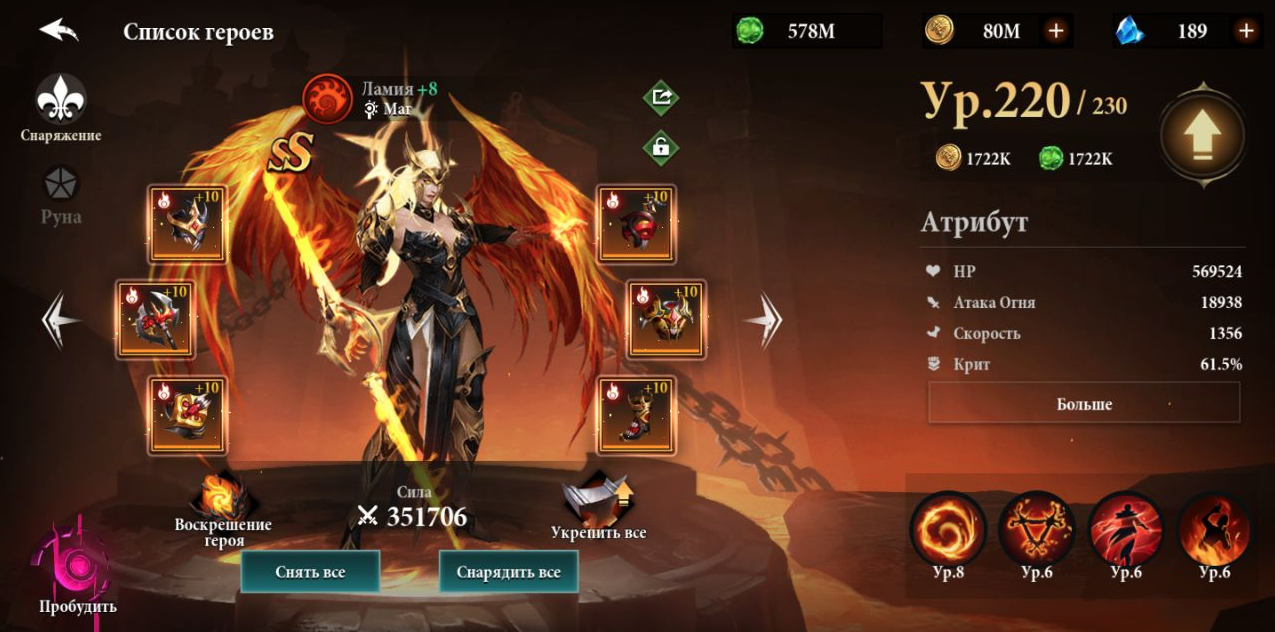The width and height of the screenshot is (1275, 632).
Task: Open Воскрешение героя
Action: coord(223,508)
